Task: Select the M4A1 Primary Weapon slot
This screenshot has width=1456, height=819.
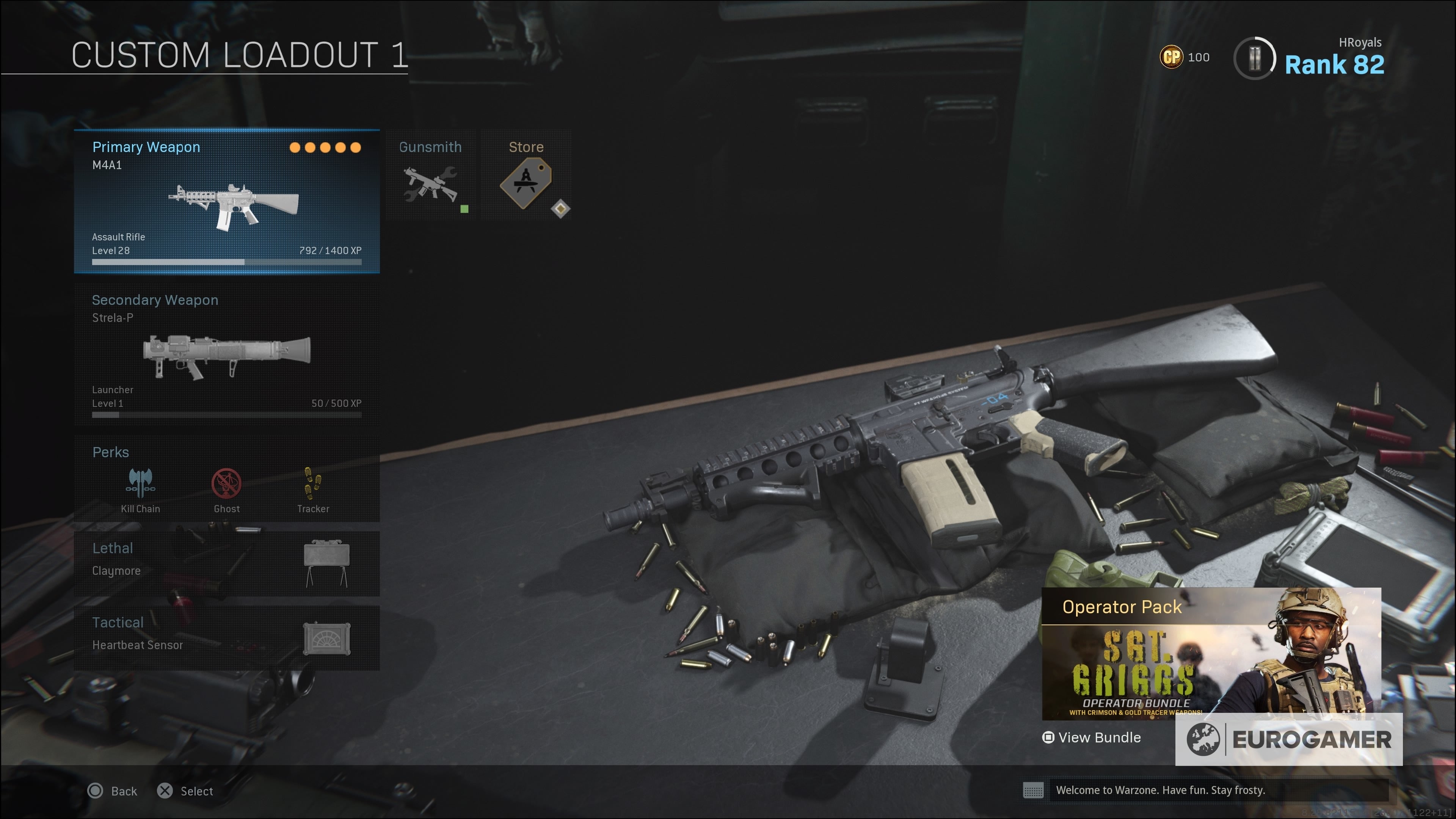Action: [x=227, y=201]
